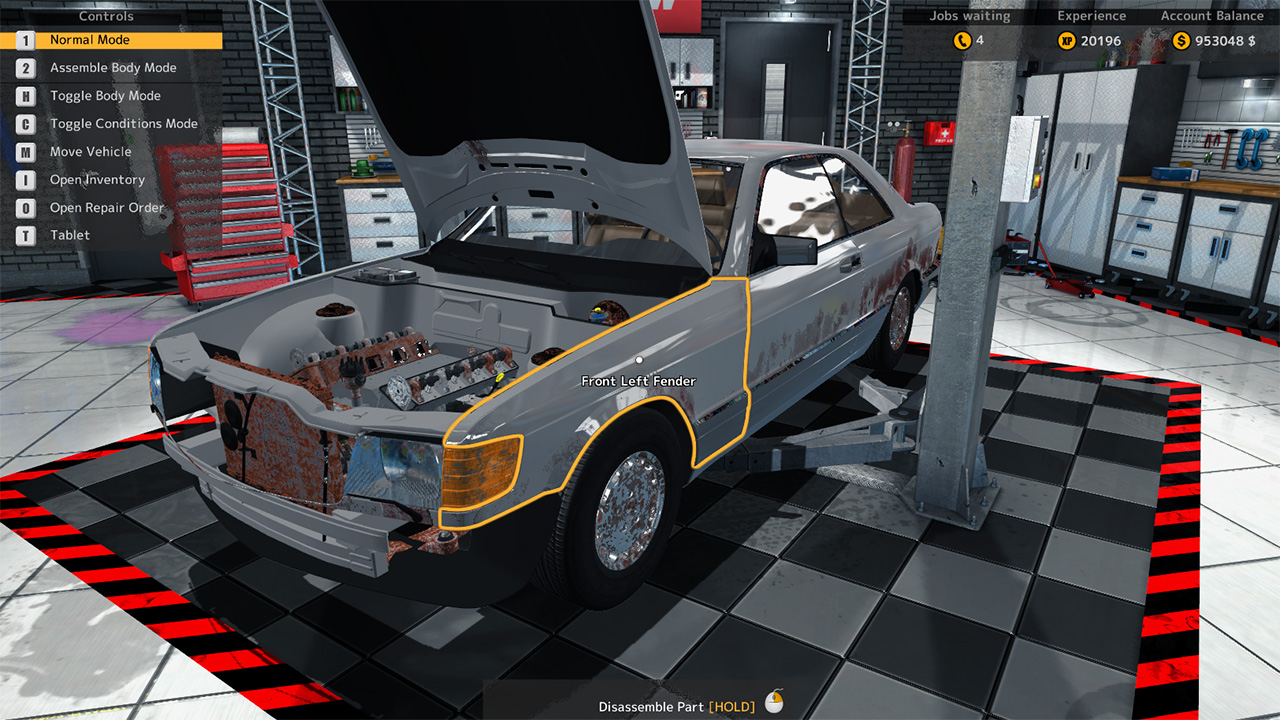
Task: Click the gold dollar coin icon near Account Balance
Action: [1178, 40]
